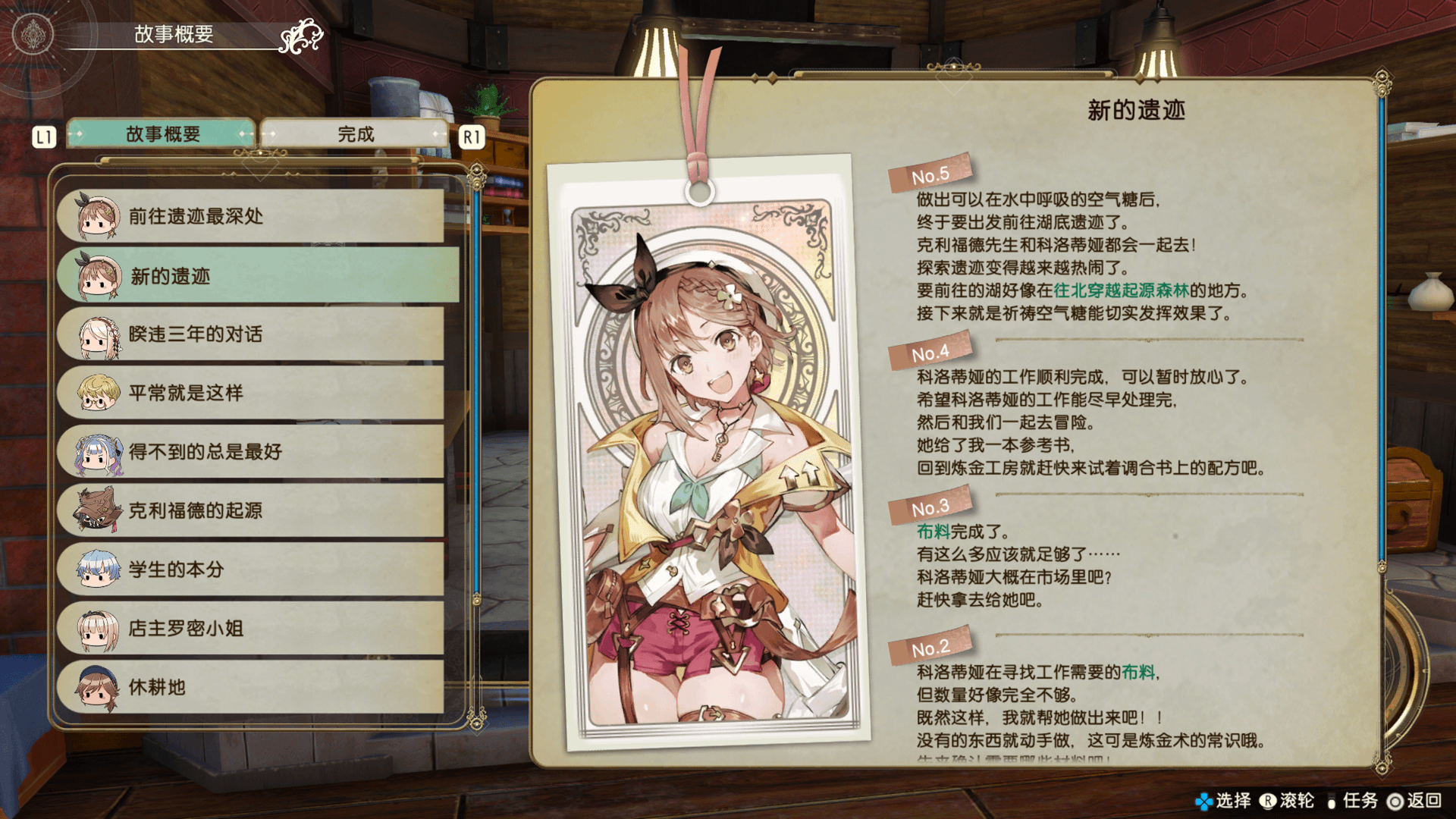Click the Ryza character card illustration
Image resolution: width=1456 pixels, height=819 pixels.
click(709, 455)
